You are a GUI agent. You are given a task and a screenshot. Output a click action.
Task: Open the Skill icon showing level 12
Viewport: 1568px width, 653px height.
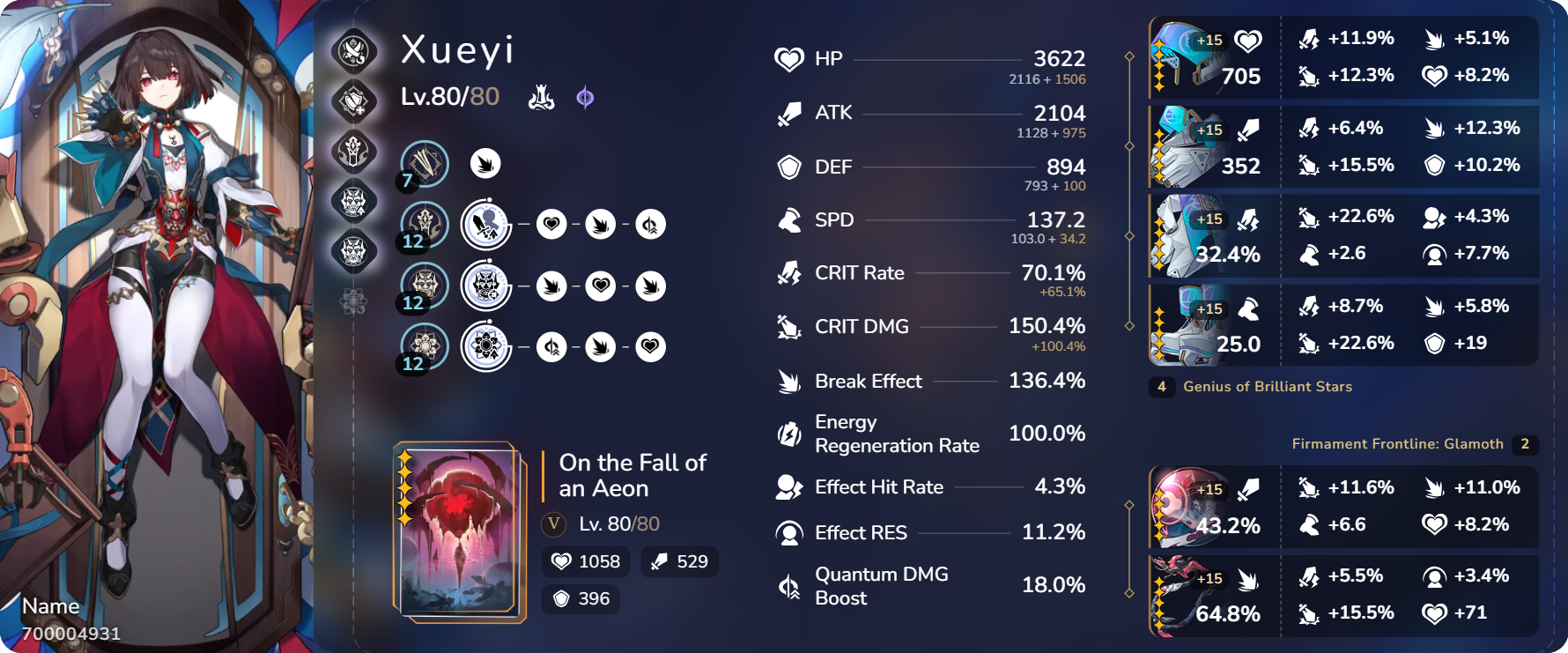pyautogui.click(x=426, y=225)
